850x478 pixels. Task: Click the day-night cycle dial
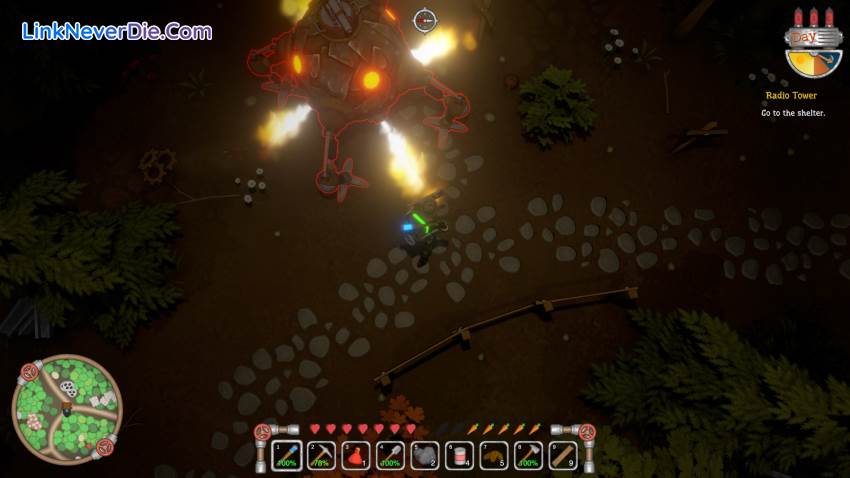(x=812, y=50)
